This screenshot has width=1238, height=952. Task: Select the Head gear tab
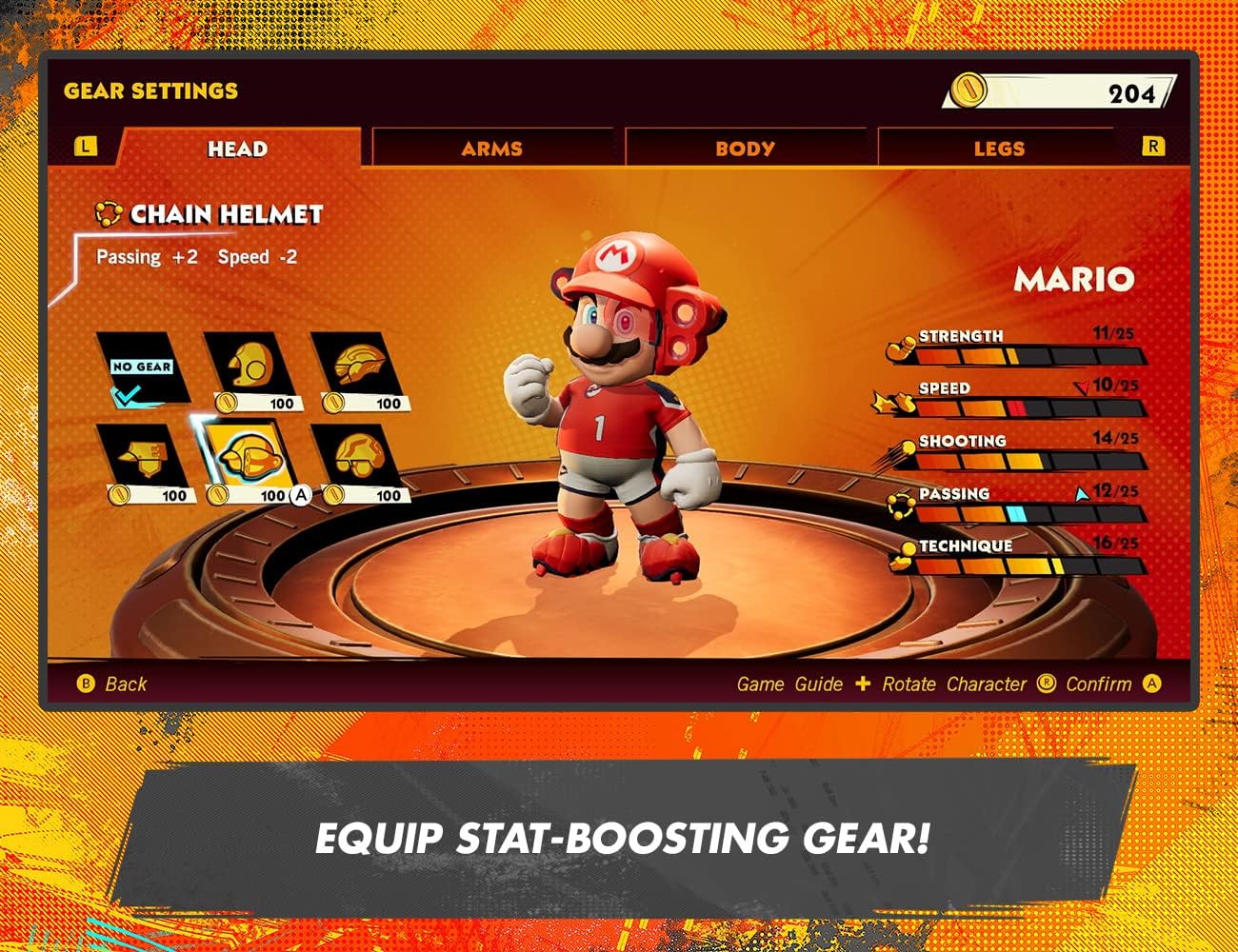(237, 149)
